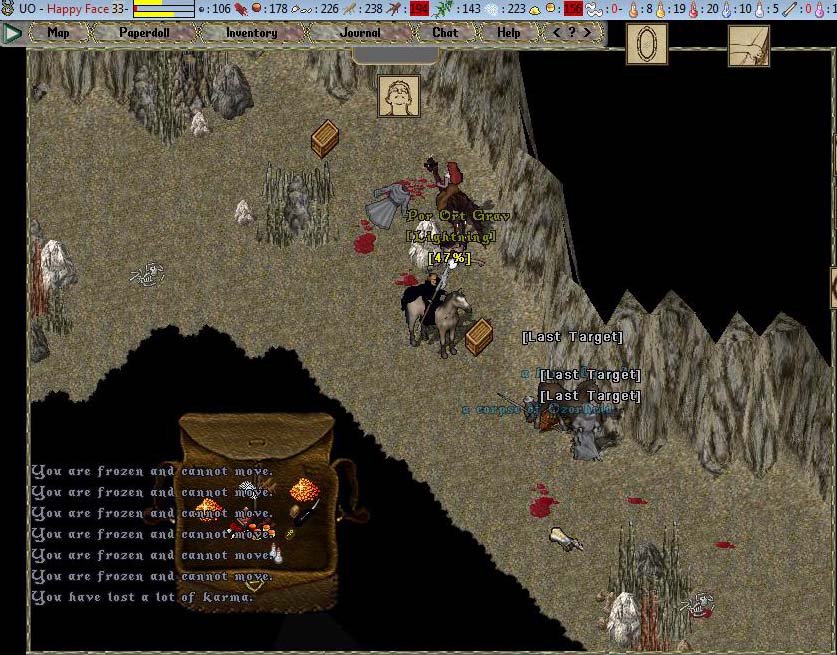Open the Help menu
The width and height of the screenshot is (837, 655).
[509, 32]
